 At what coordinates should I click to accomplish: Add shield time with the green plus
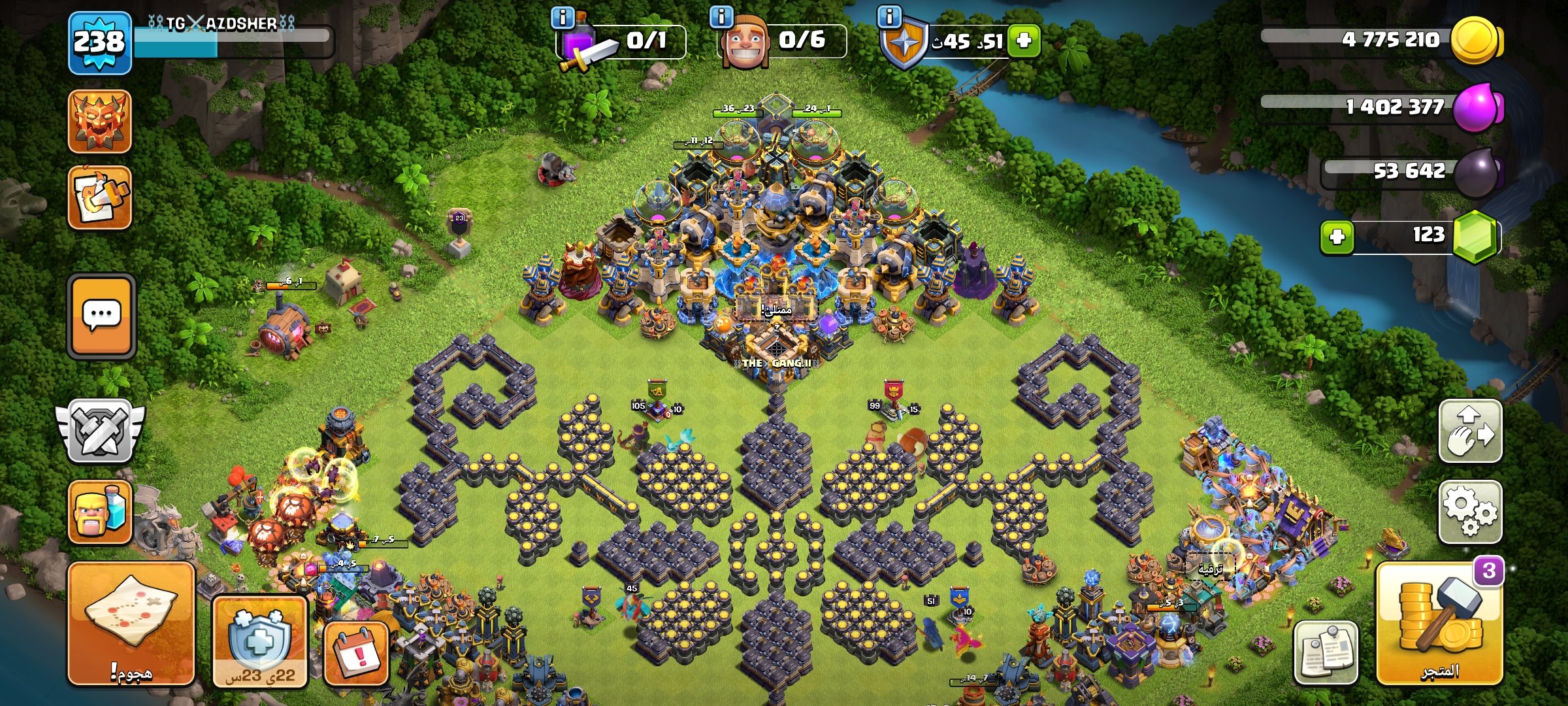1024,41
